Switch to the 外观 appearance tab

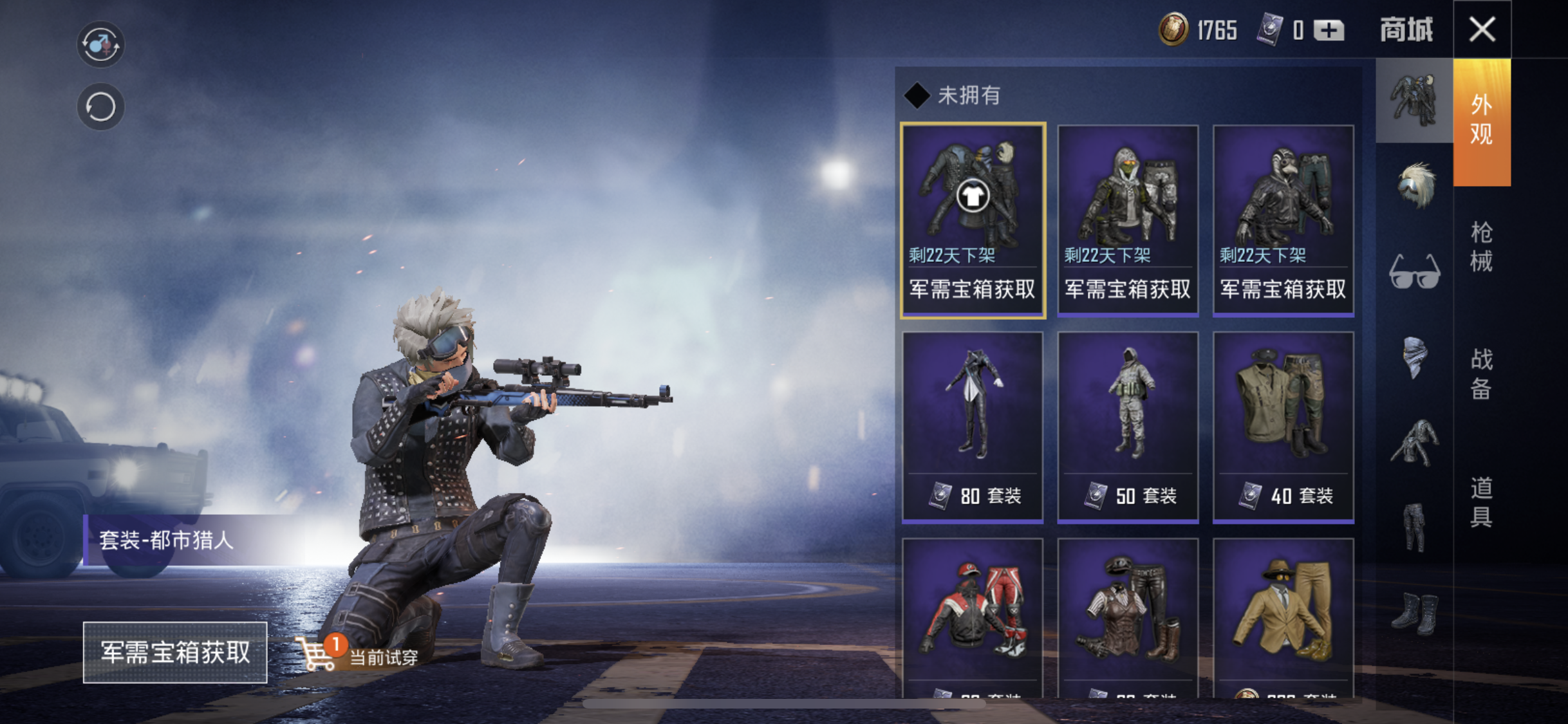pos(1481,120)
